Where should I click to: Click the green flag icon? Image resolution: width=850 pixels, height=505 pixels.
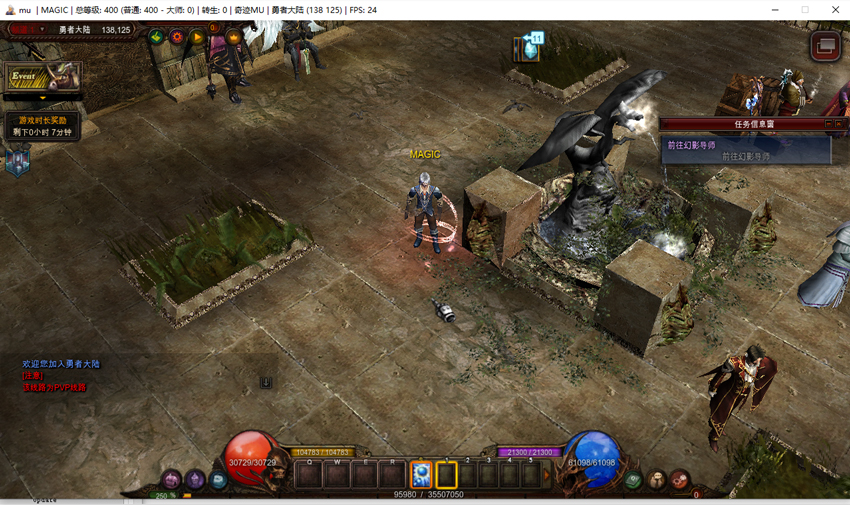pyautogui.click(x=156, y=37)
